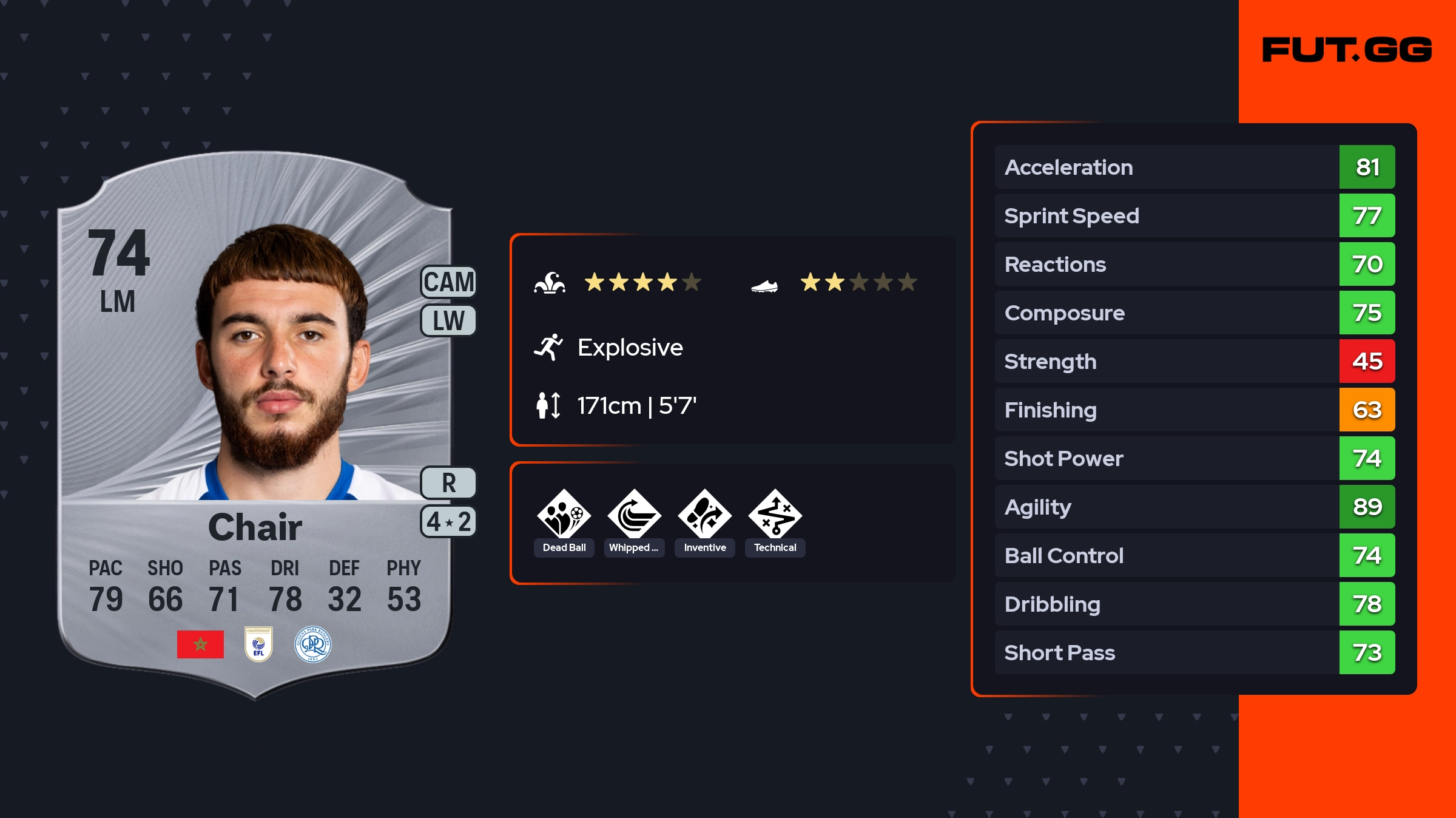Screen dimensions: 1456x818
Task: Choose the Inventive playstyle icon
Action: pos(704,515)
